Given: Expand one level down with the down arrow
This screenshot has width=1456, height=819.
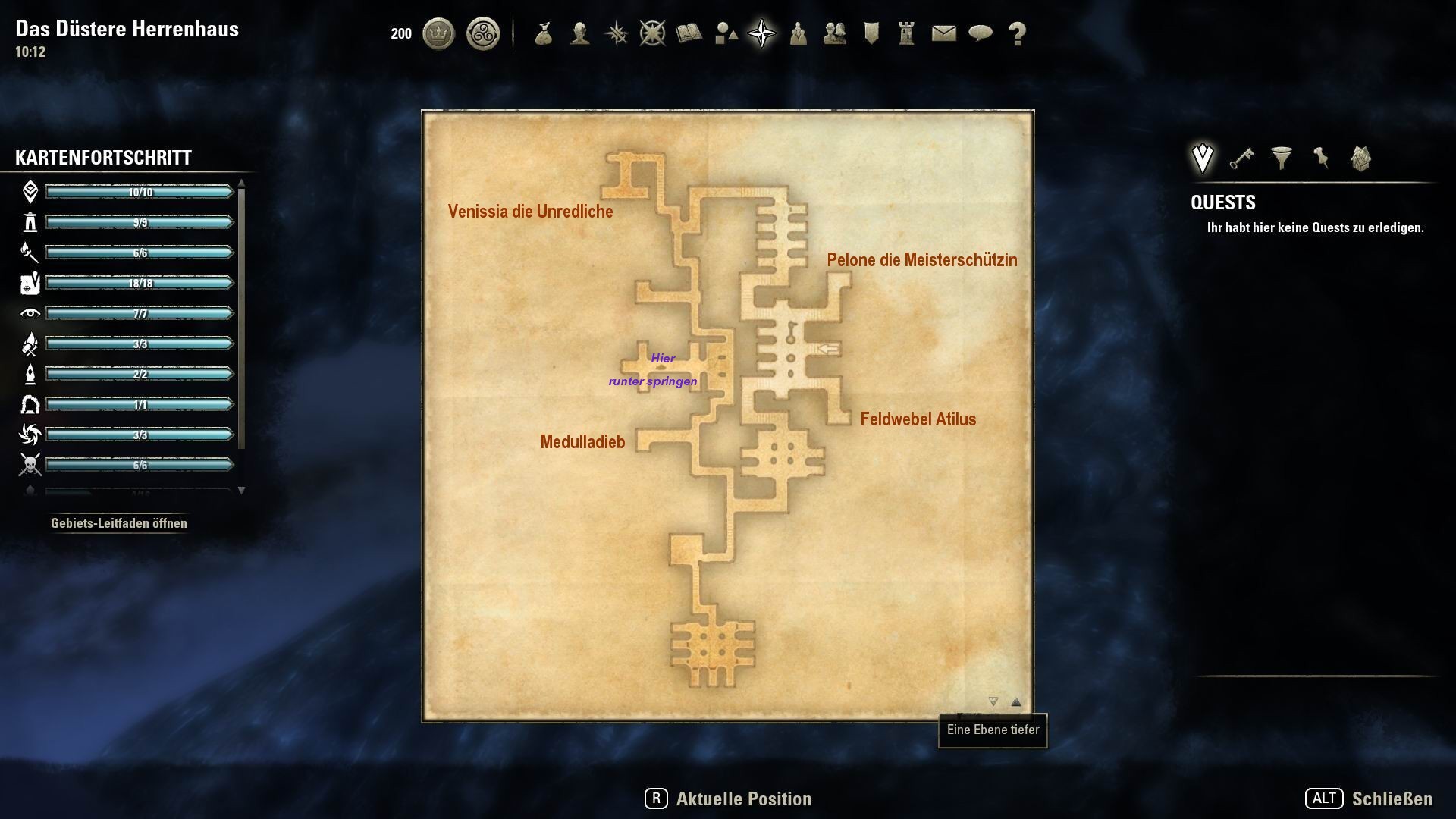Looking at the screenshot, I should (992, 703).
